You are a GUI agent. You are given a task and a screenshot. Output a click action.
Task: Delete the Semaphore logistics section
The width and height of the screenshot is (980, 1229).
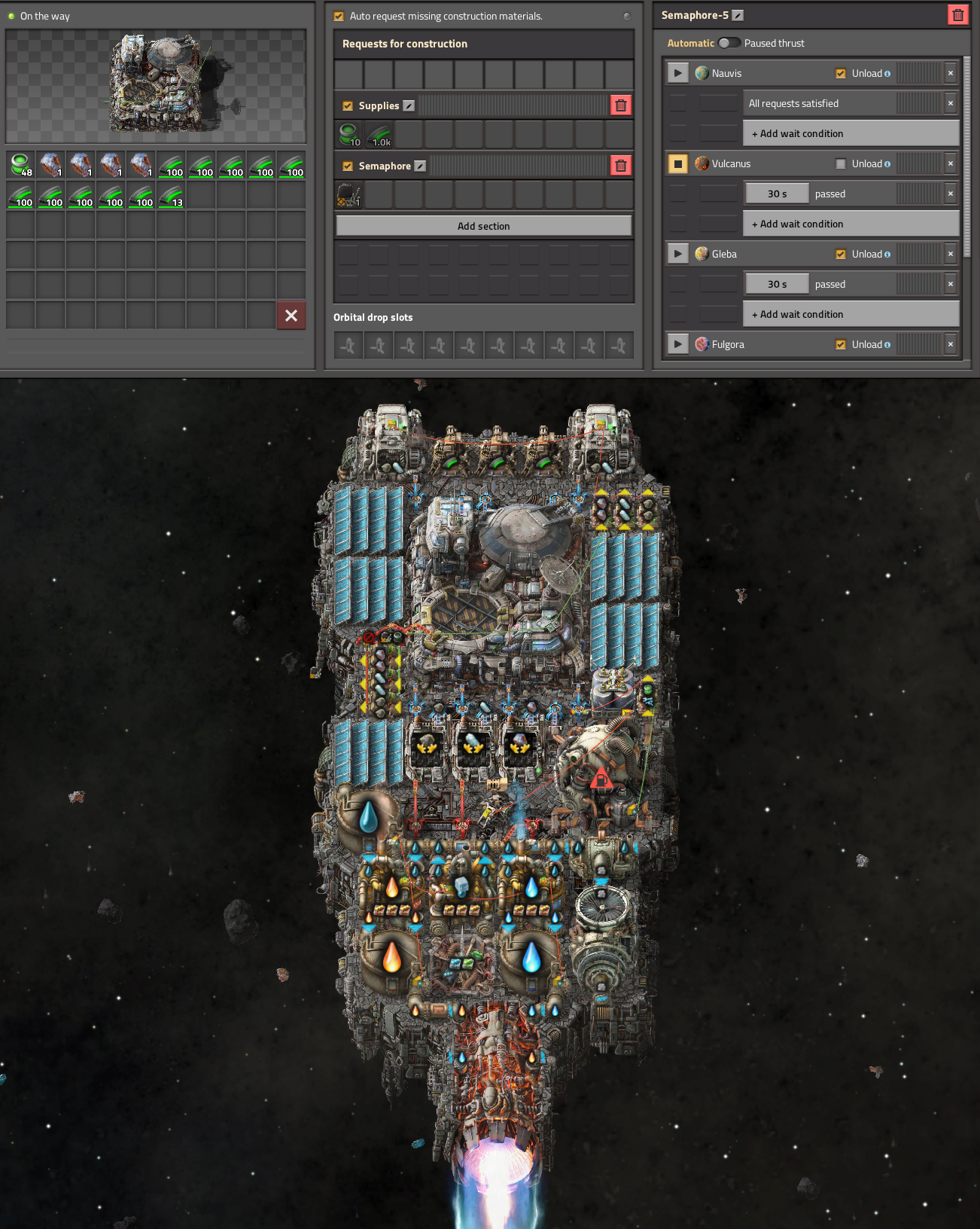point(620,166)
